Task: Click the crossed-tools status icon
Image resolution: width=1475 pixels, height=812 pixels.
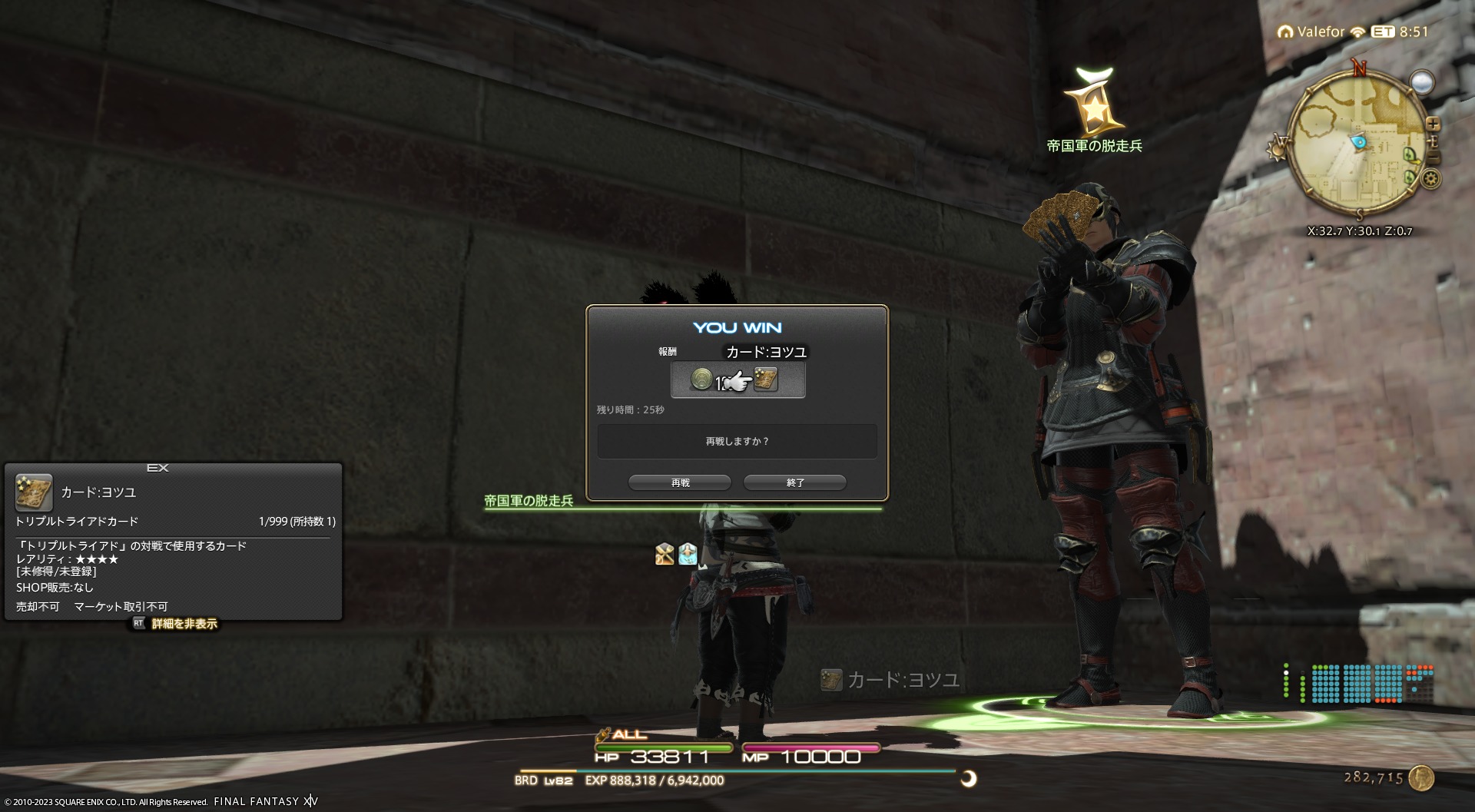Action: pos(665,554)
